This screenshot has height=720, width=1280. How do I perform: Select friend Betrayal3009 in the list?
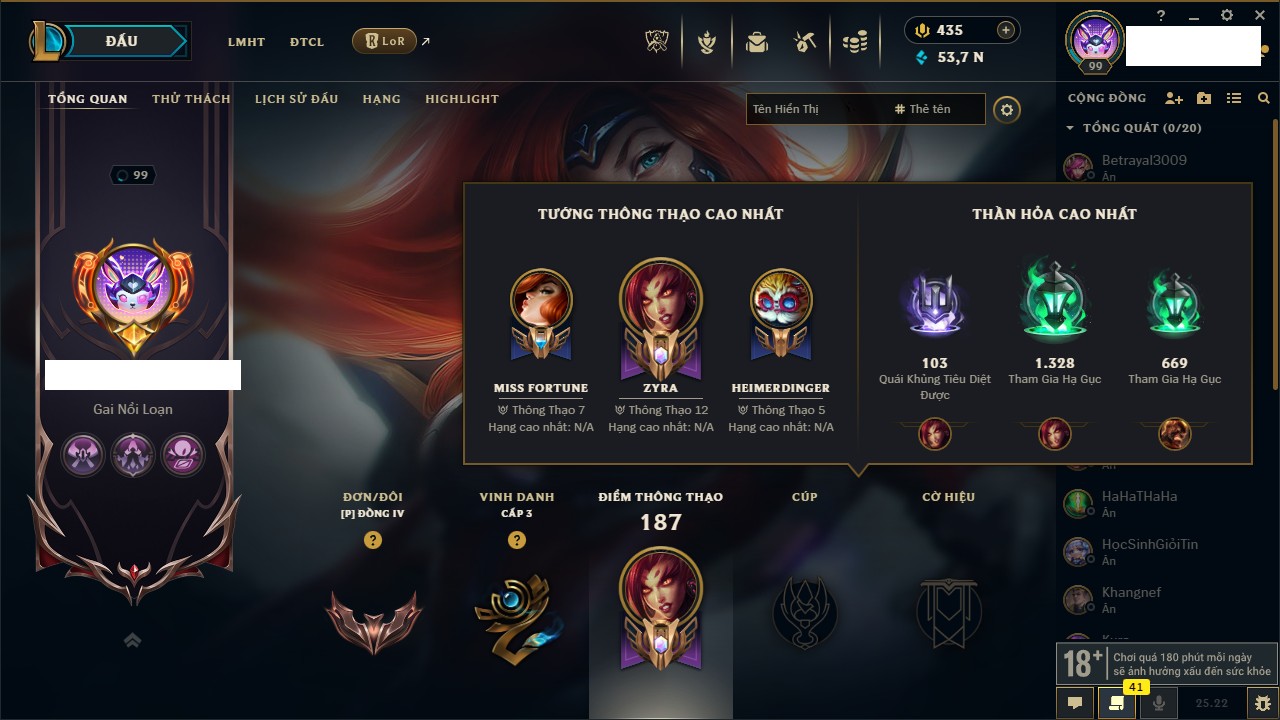click(x=1144, y=161)
